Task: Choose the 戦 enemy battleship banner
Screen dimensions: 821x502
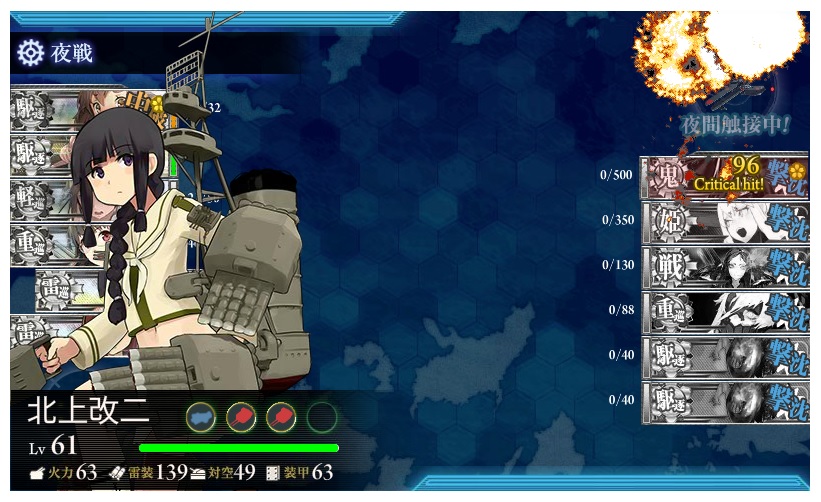Action: pos(724,266)
